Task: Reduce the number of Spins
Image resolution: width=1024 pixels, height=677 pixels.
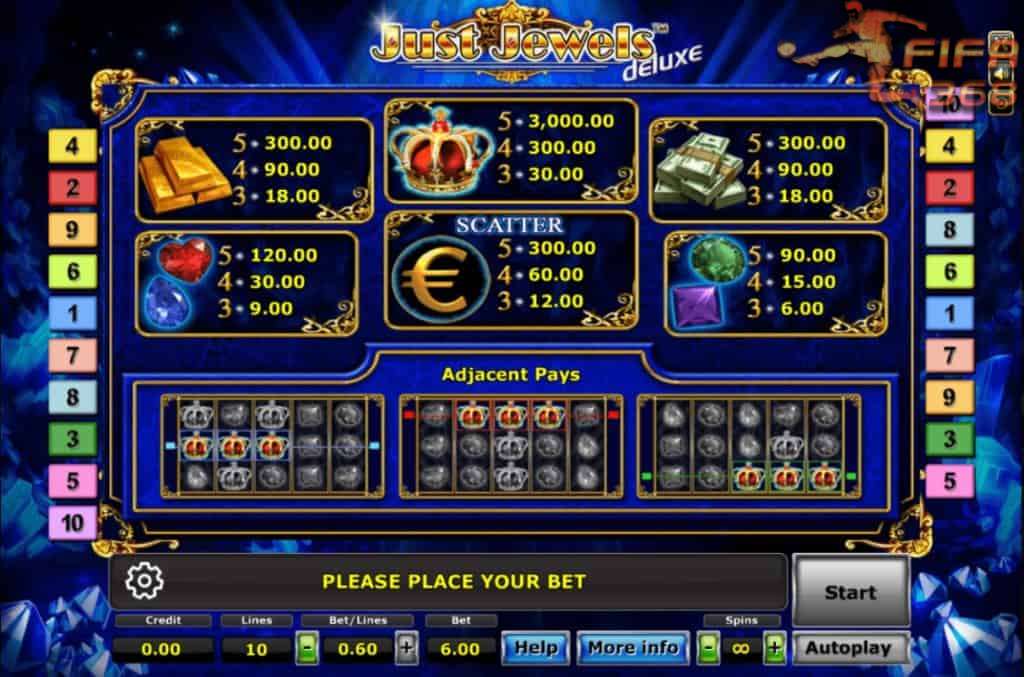Action: pyautogui.click(x=709, y=648)
